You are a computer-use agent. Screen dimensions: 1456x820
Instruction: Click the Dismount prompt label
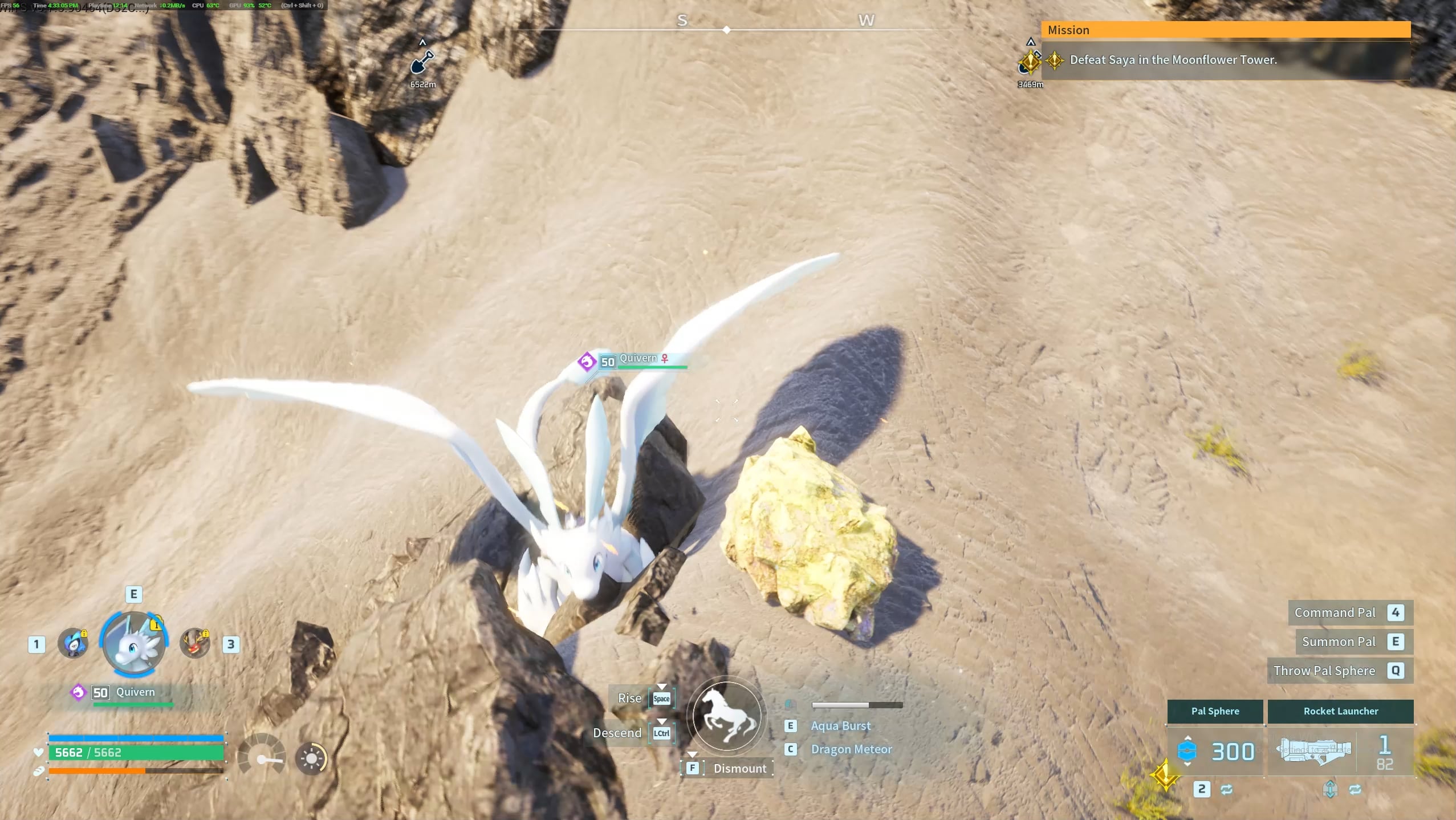coord(739,768)
